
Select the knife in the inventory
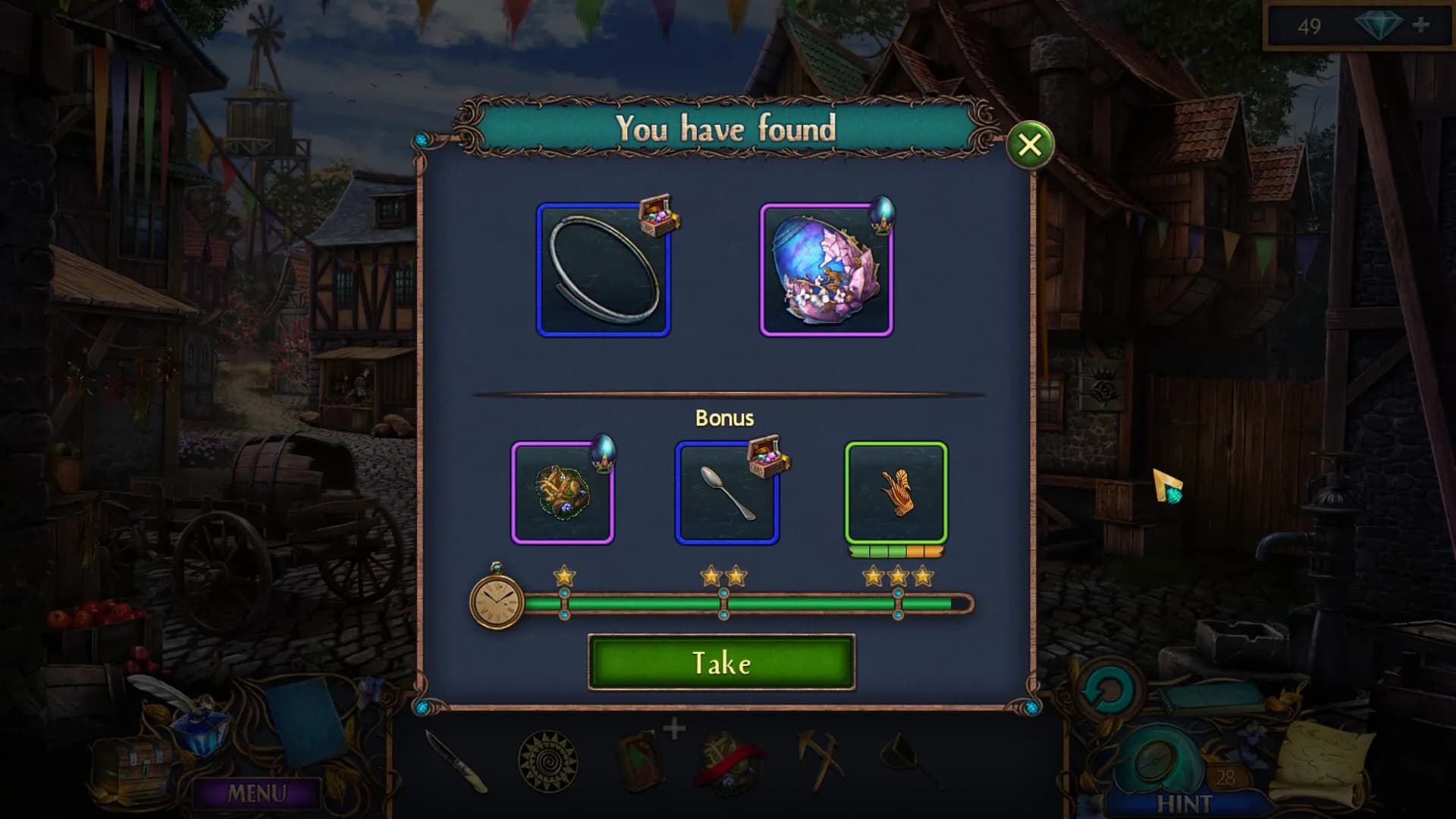[x=456, y=761]
